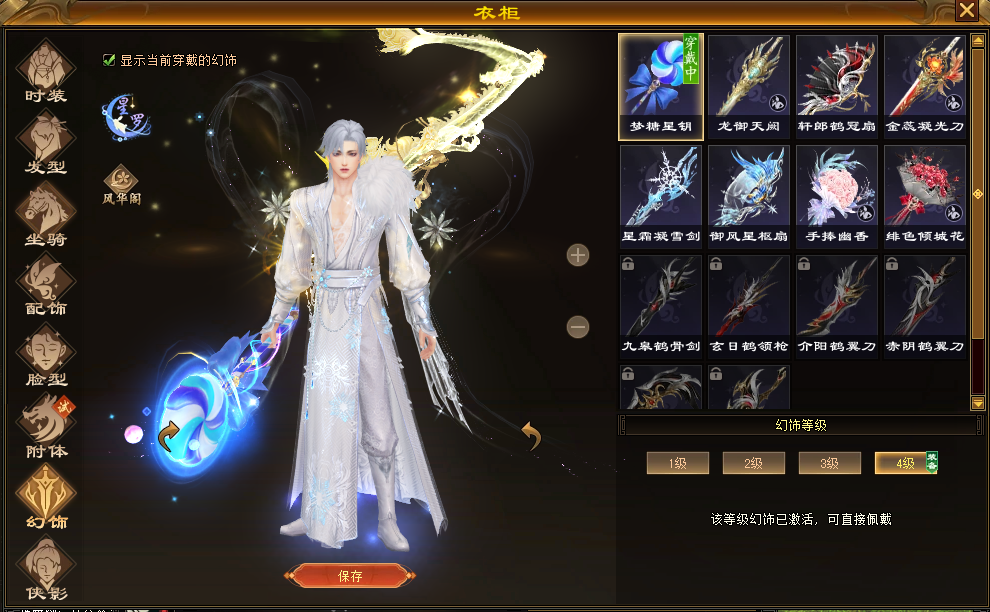The height and width of the screenshot is (612, 990).
Task: Select the 3级 skin level
Action: tap(829, 463)
